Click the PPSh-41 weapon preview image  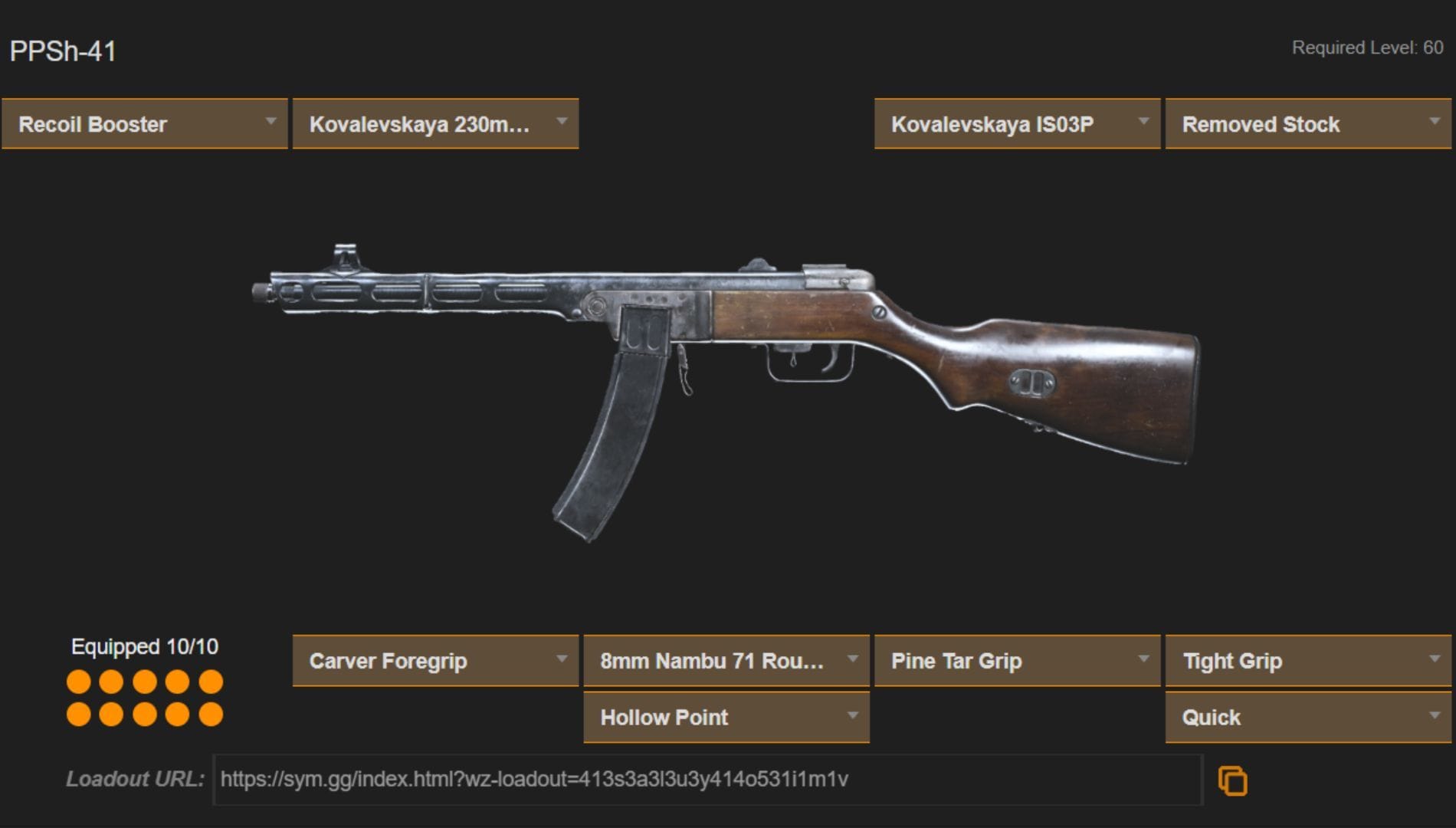(x=728, y=368)
